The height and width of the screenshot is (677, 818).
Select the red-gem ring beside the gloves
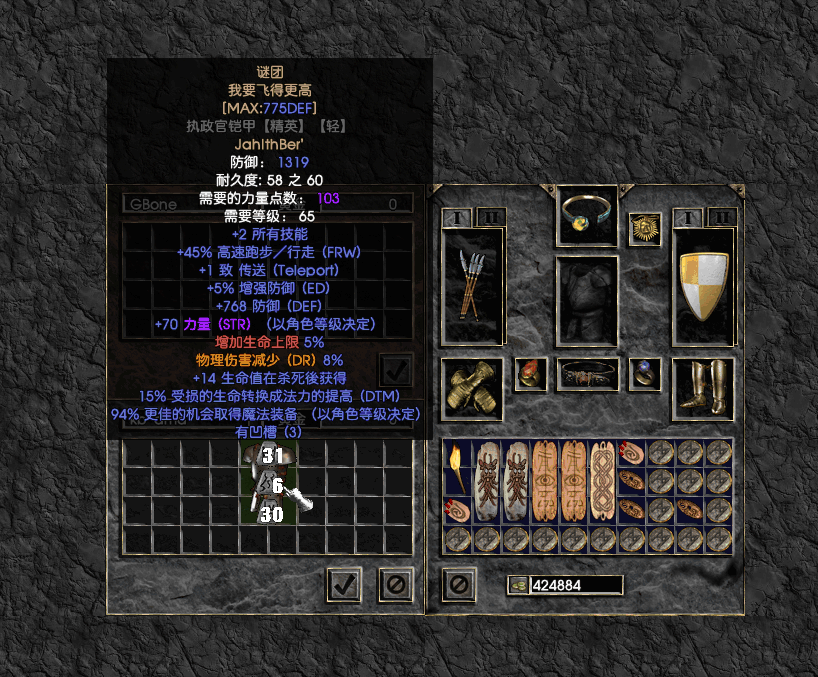click(530, 375)
